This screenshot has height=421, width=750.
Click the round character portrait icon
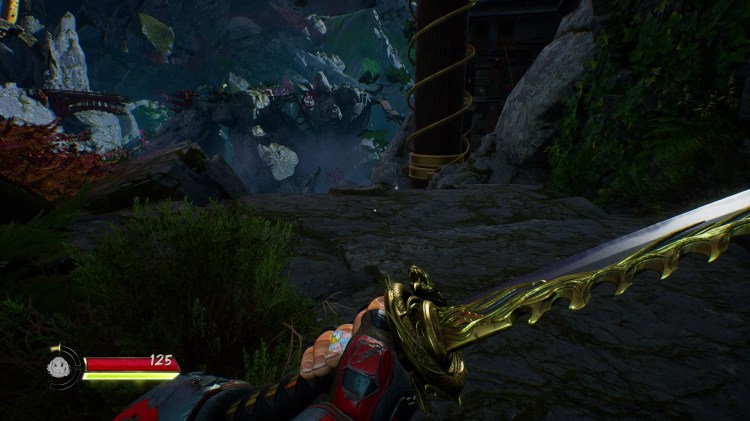[x=61, y=366]
